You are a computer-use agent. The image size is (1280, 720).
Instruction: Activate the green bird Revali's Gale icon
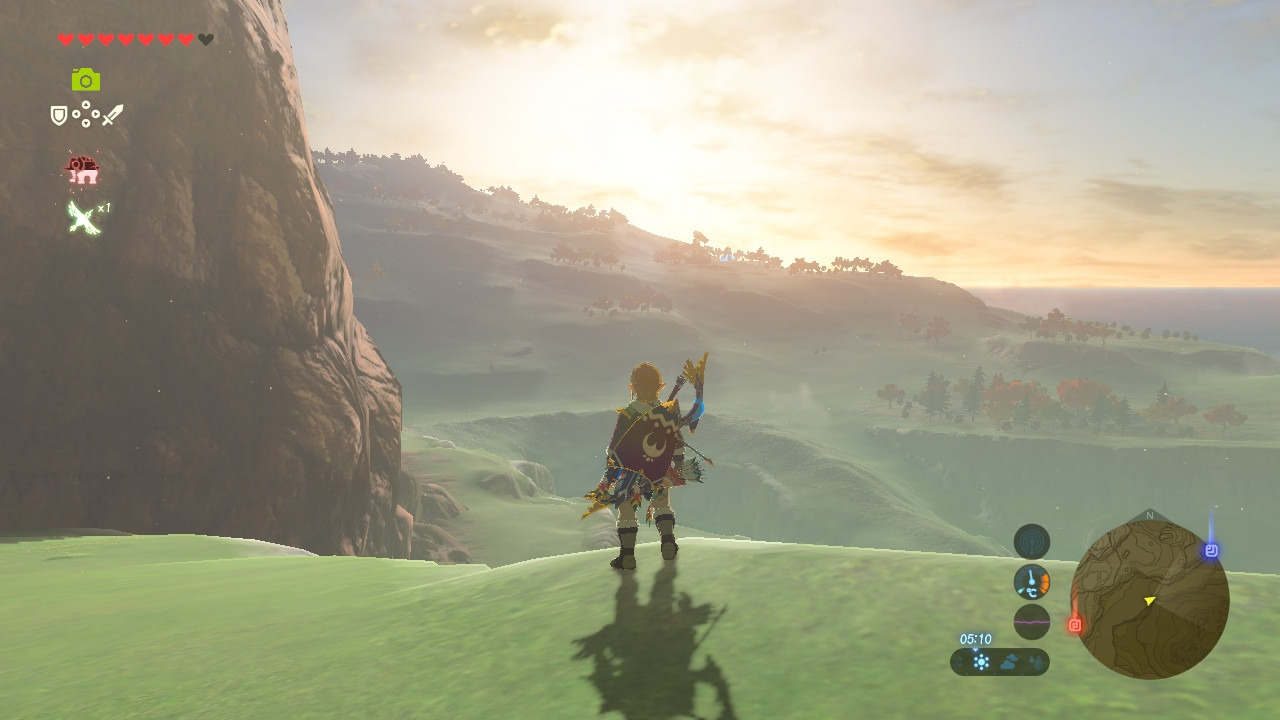85,216
